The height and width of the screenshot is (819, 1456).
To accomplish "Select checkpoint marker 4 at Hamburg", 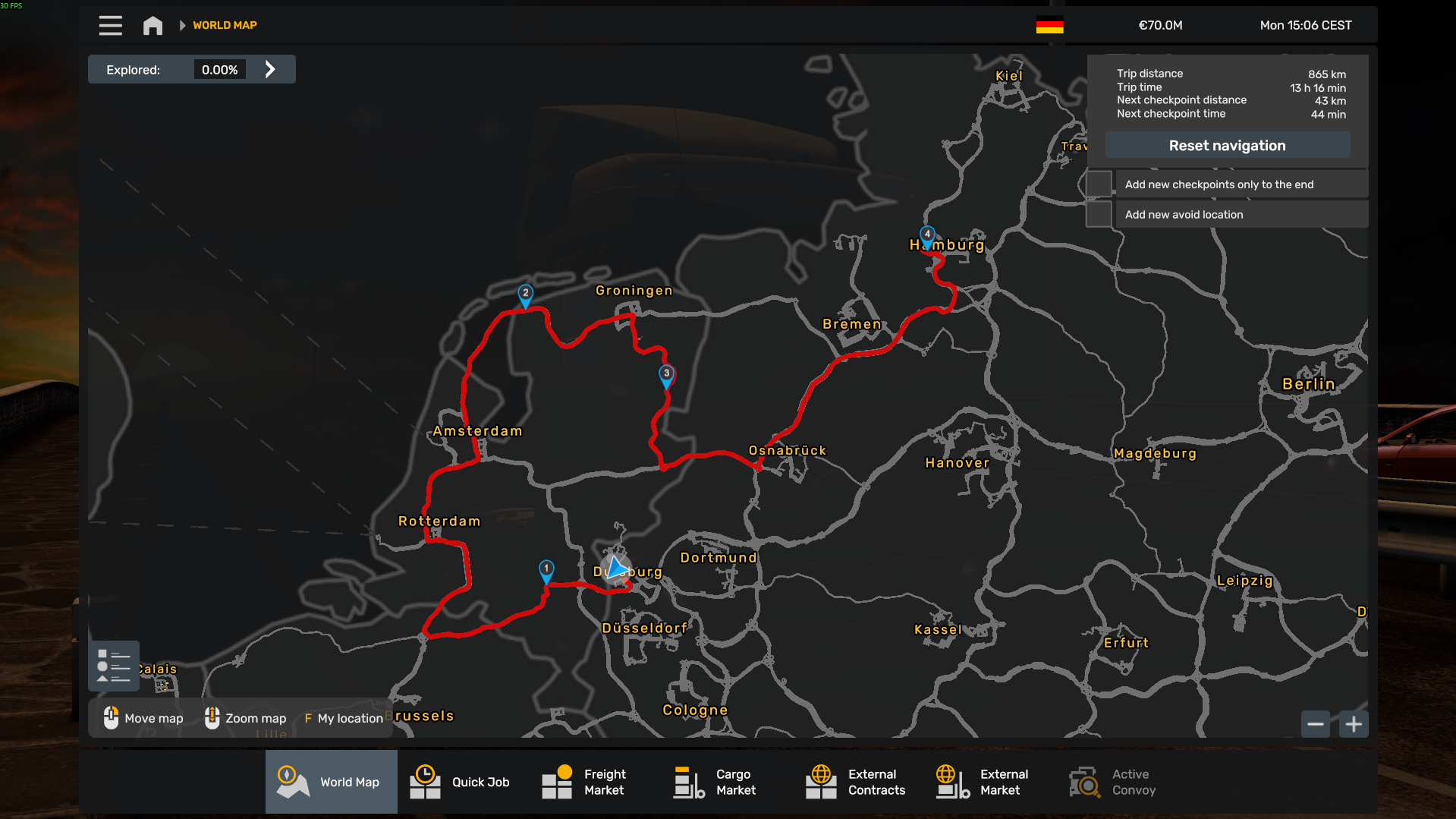I will coord(927,236).
